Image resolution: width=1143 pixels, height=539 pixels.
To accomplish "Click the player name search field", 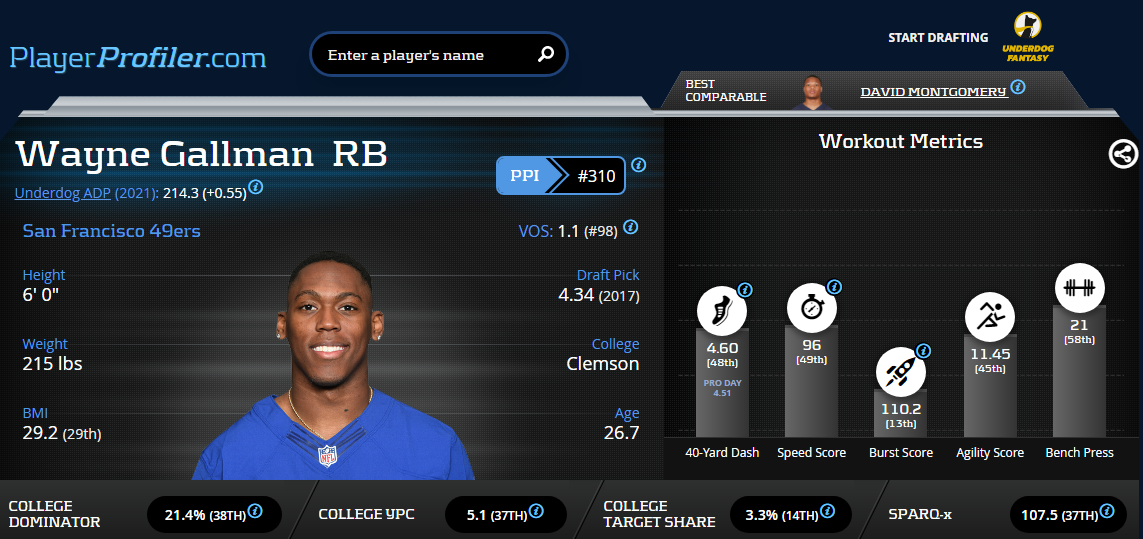I will [x=425, y=55].
